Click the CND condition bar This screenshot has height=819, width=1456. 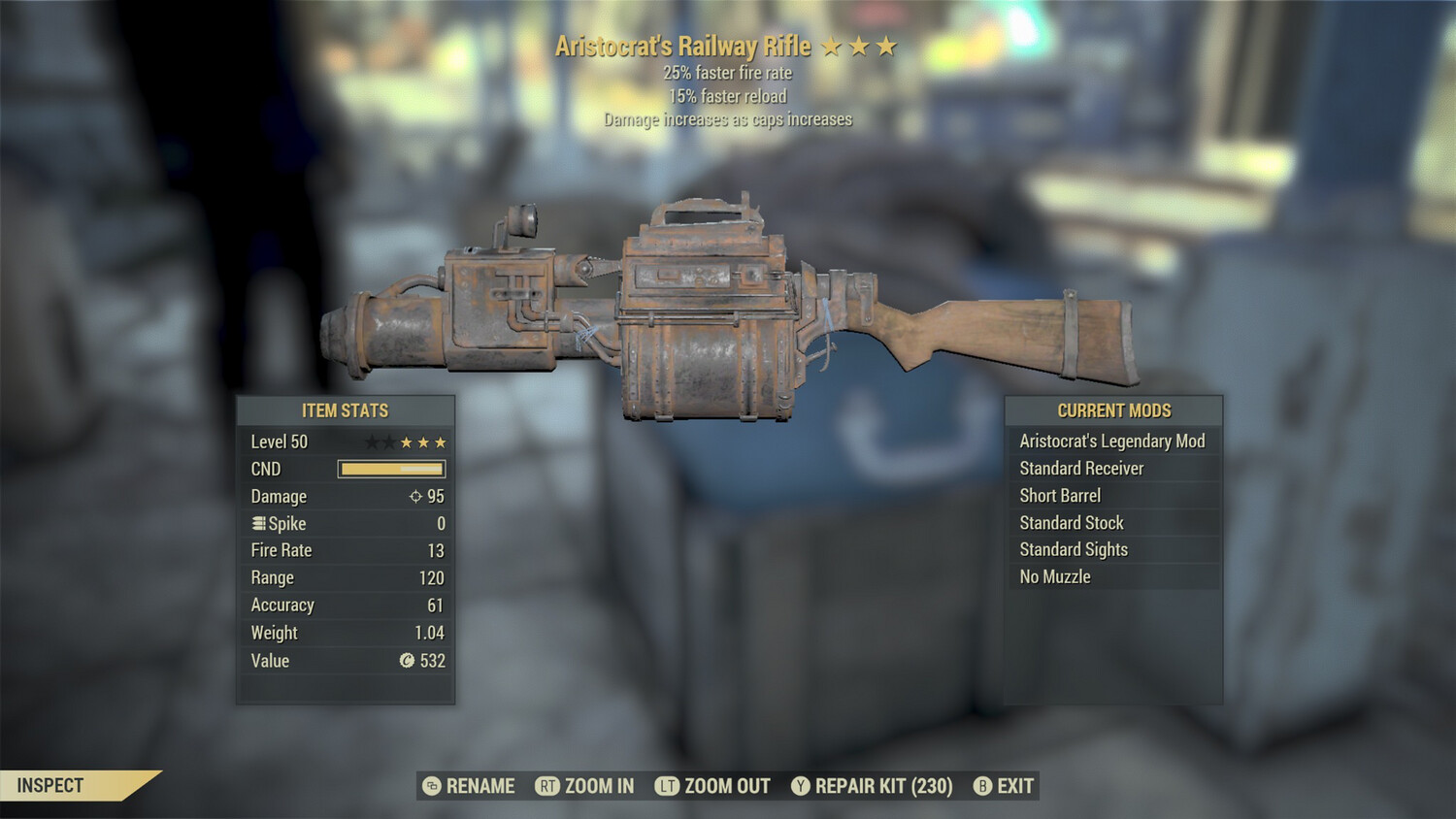click(390, 469)
